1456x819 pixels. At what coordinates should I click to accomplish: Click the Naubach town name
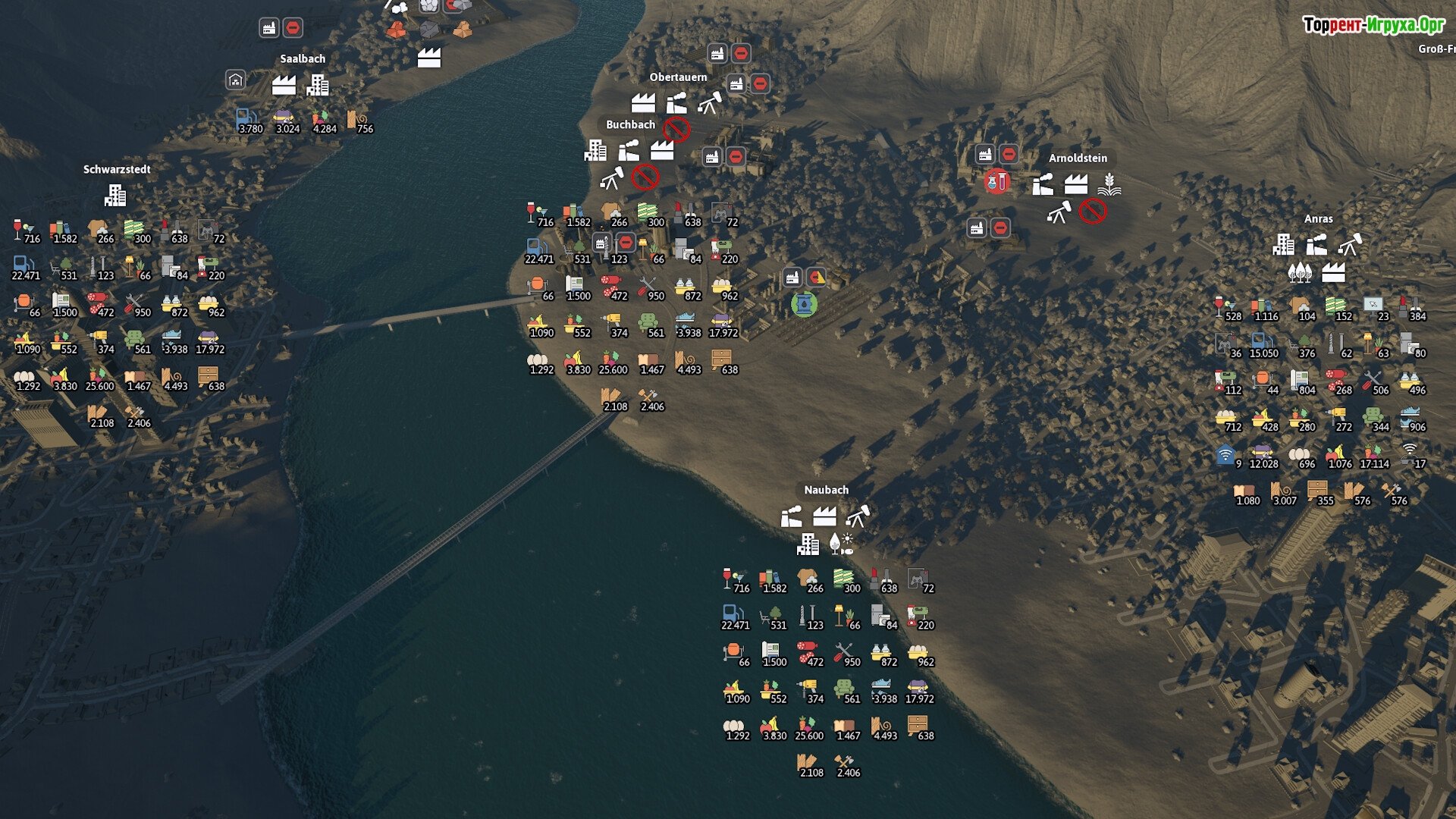[826, 491]
